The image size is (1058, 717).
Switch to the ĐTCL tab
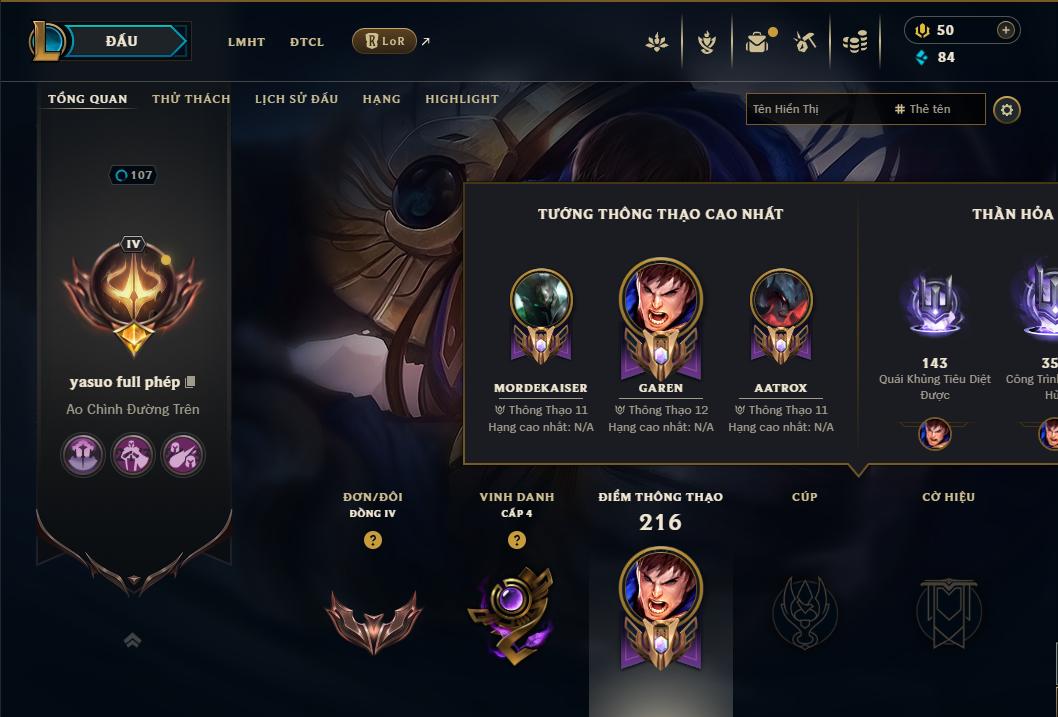click(307, 42)
